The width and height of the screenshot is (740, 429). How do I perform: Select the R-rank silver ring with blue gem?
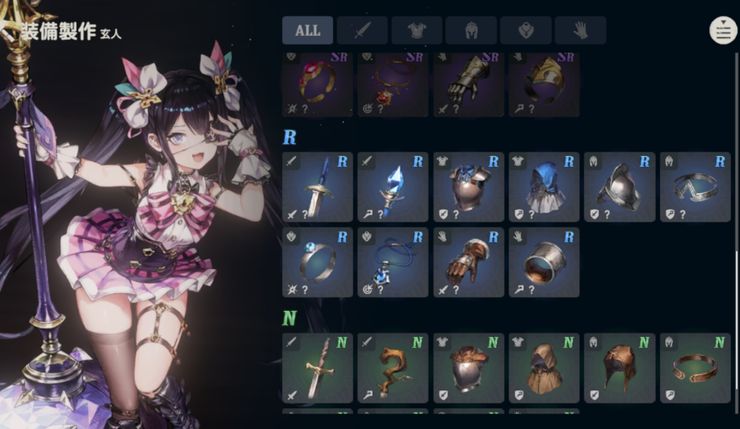point(317,262)
